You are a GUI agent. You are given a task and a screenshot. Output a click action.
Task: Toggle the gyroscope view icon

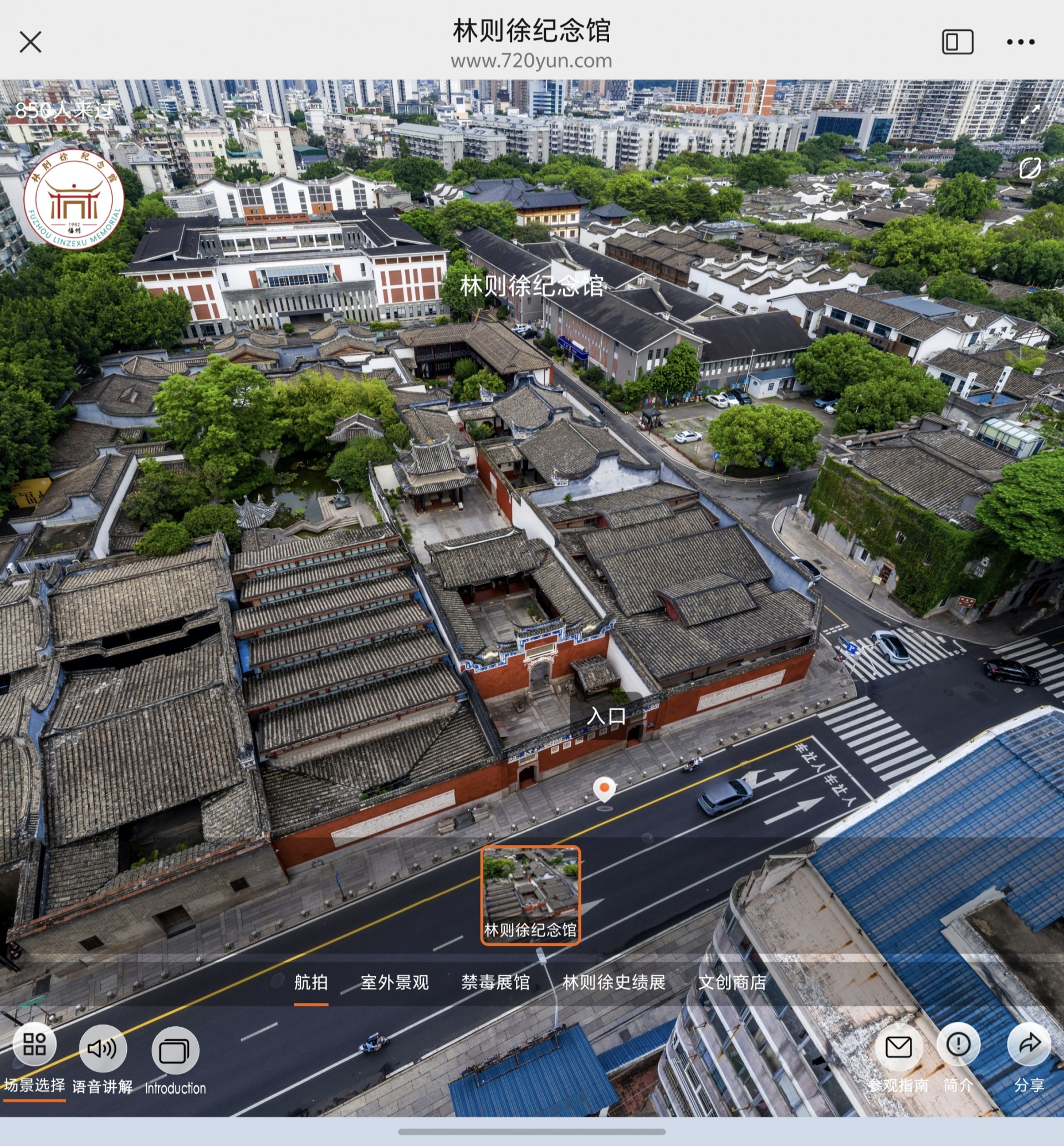(x=1030, y=168)
